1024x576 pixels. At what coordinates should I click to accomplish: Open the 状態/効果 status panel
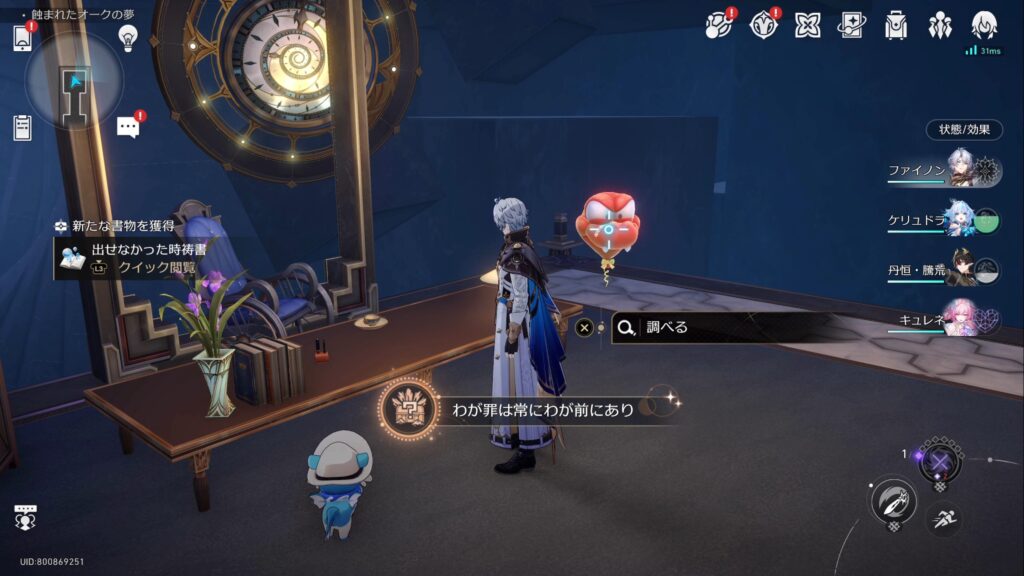tap(964, 130)
